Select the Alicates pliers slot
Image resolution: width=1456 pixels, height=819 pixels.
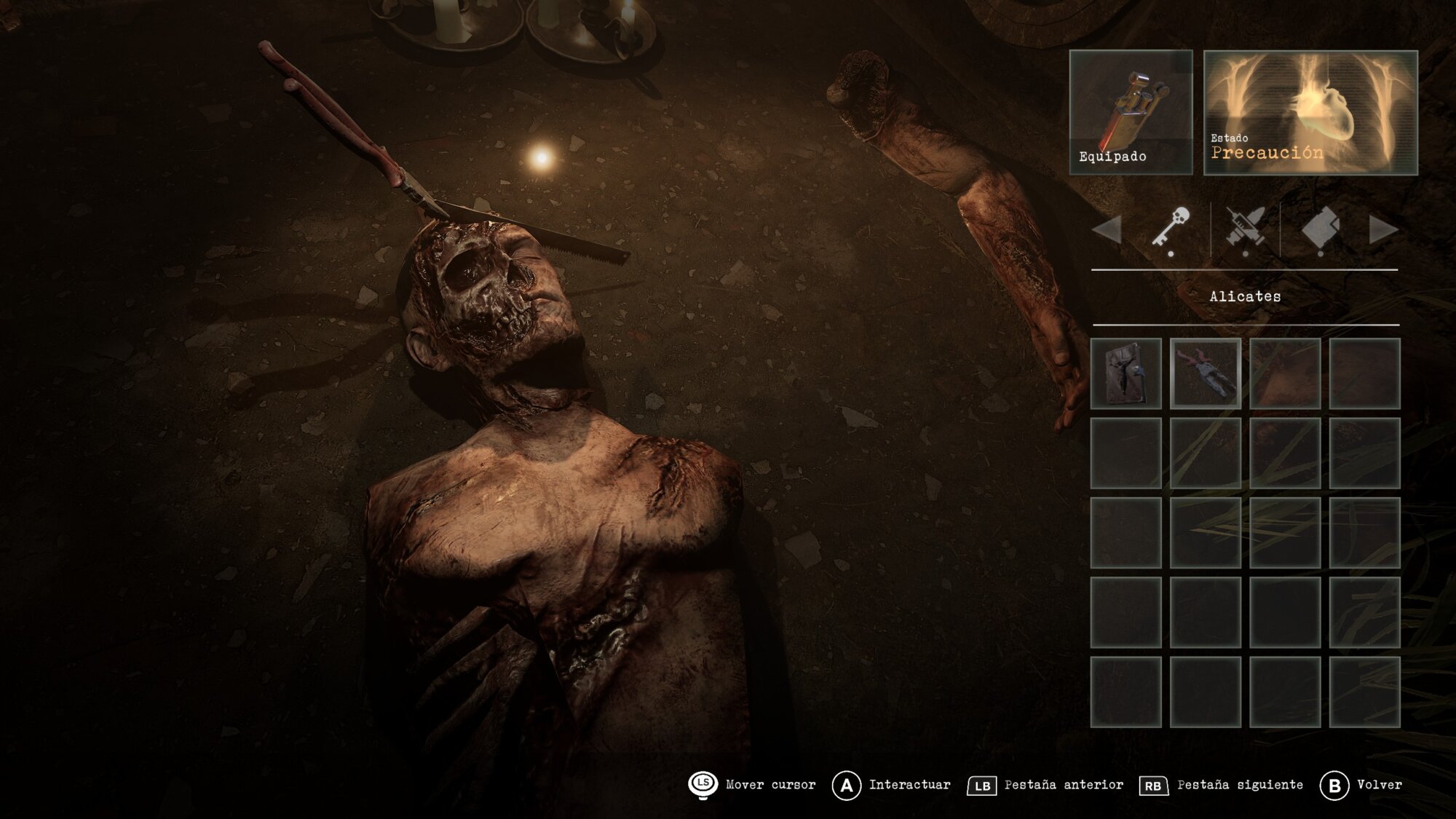(x=1205, y=373)
